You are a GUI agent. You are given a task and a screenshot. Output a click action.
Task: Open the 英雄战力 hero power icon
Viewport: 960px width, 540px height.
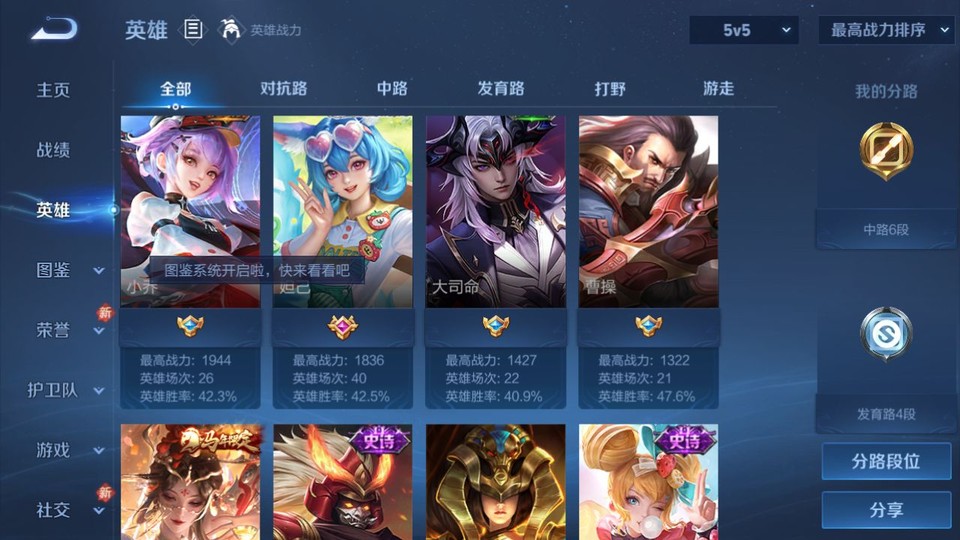click(232, 30)
